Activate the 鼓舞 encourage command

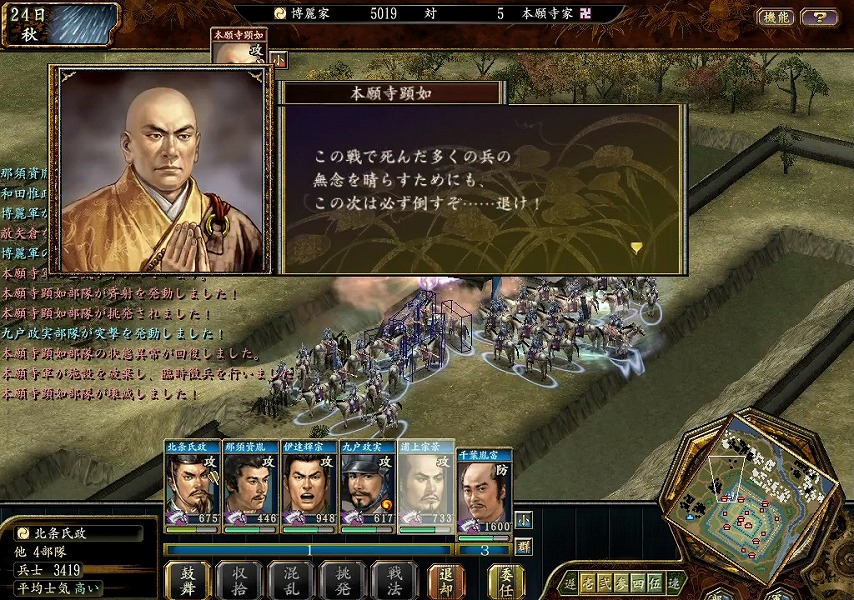(x=187, y=580)
